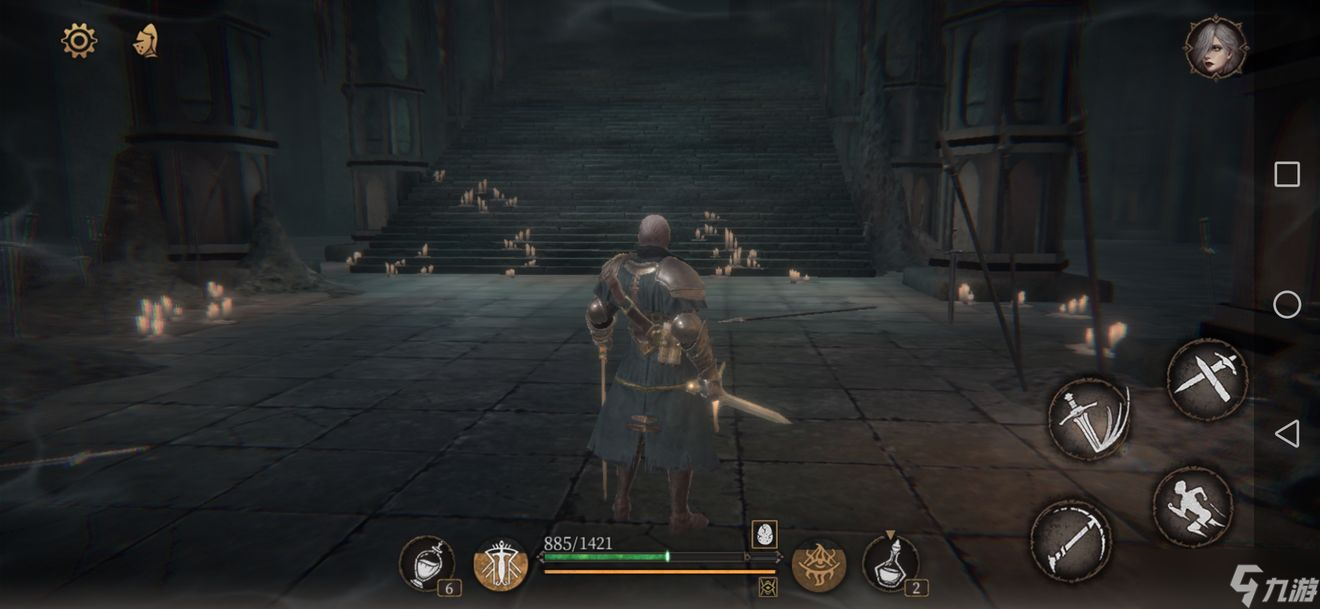Trigger the sprinting figure dodge button
Image resolution: width=1320 pixels, height=609 pixels.
tap(1192, 505)
